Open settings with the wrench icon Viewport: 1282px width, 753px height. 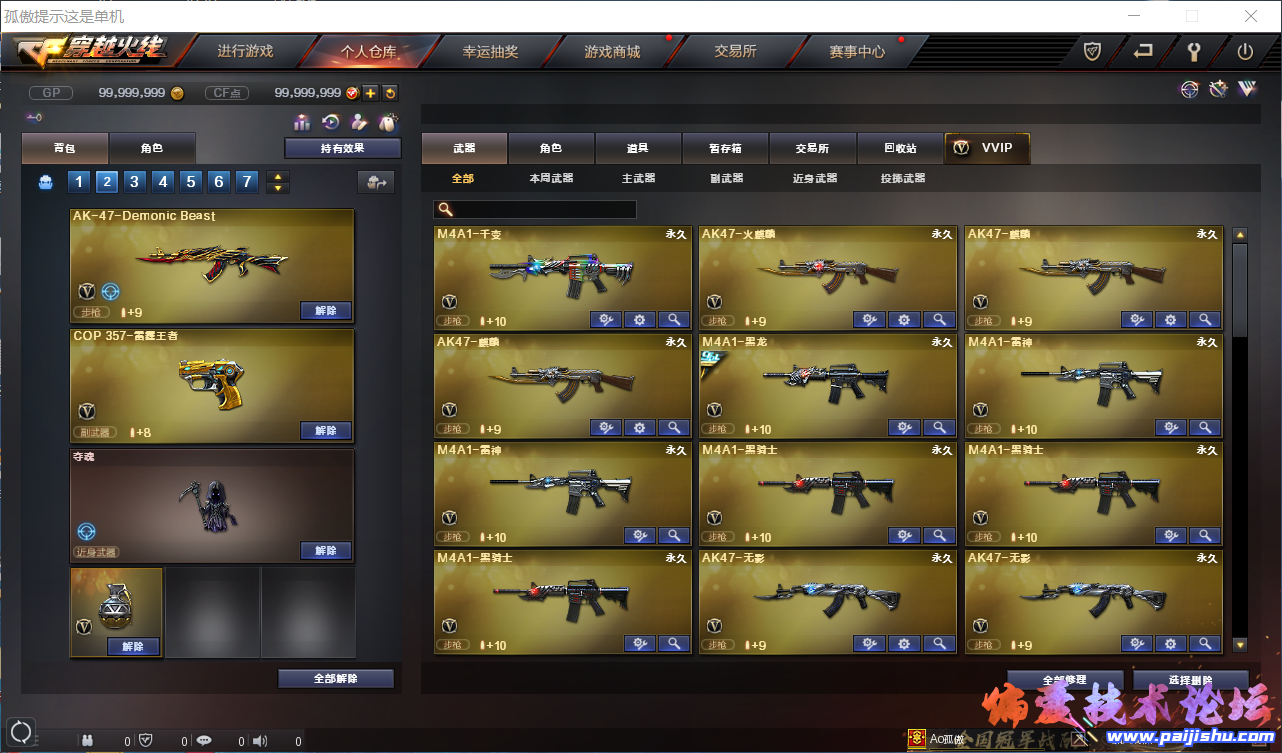1194,51
